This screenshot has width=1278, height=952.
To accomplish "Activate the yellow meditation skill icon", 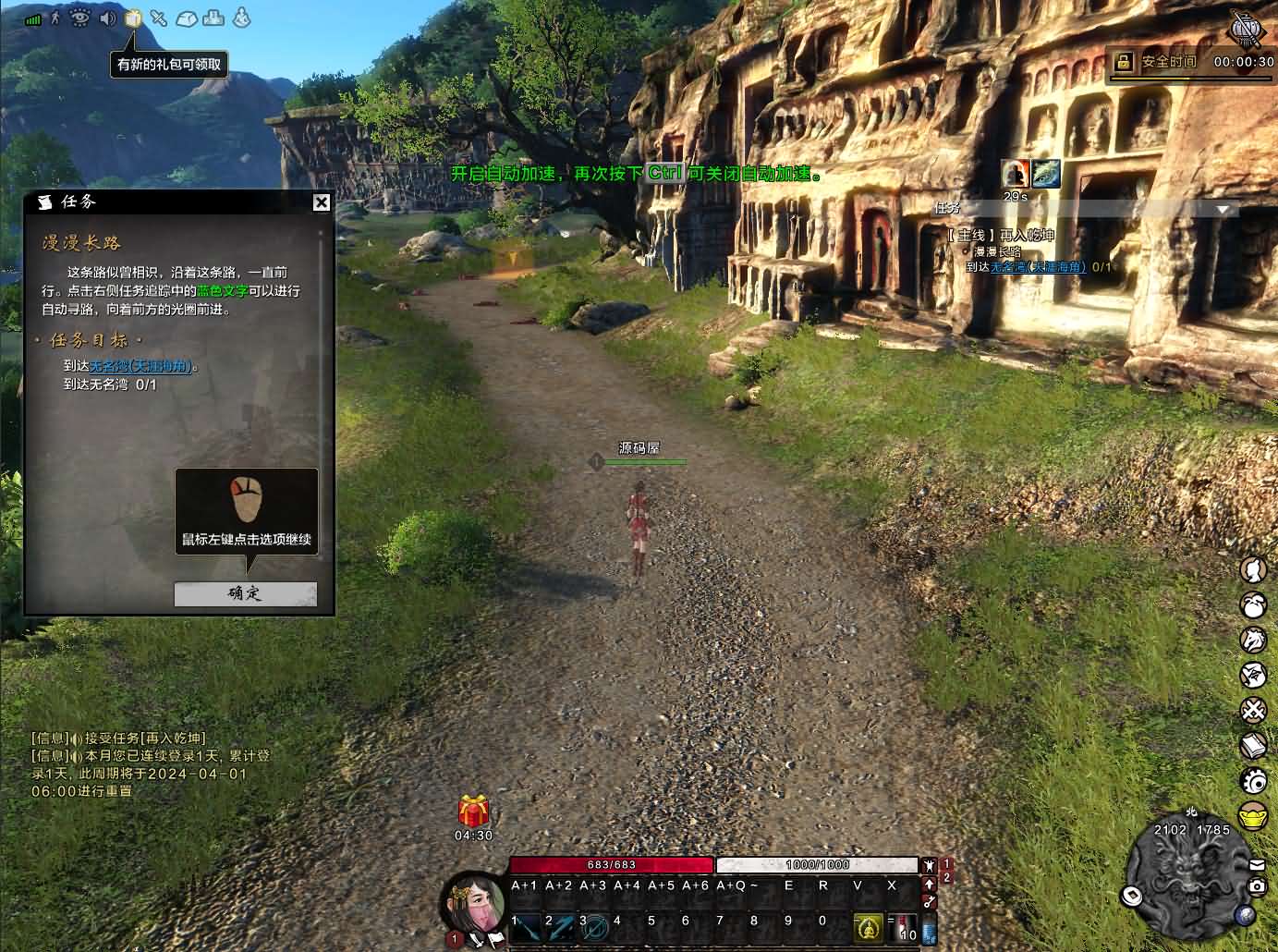I will 868,926.
